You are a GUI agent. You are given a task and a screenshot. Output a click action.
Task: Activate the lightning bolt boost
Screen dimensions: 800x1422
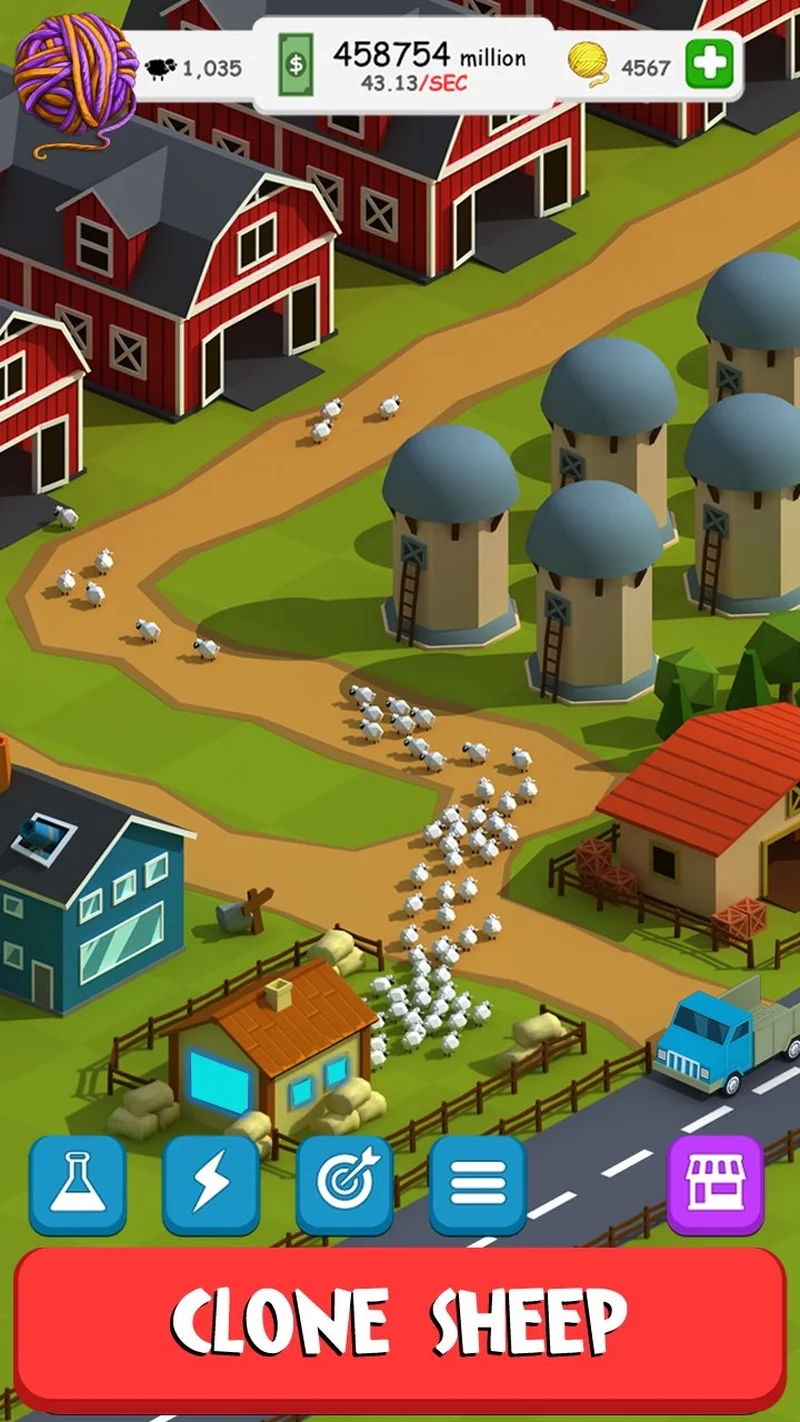pyautogui.click(x=211, y=1185)
